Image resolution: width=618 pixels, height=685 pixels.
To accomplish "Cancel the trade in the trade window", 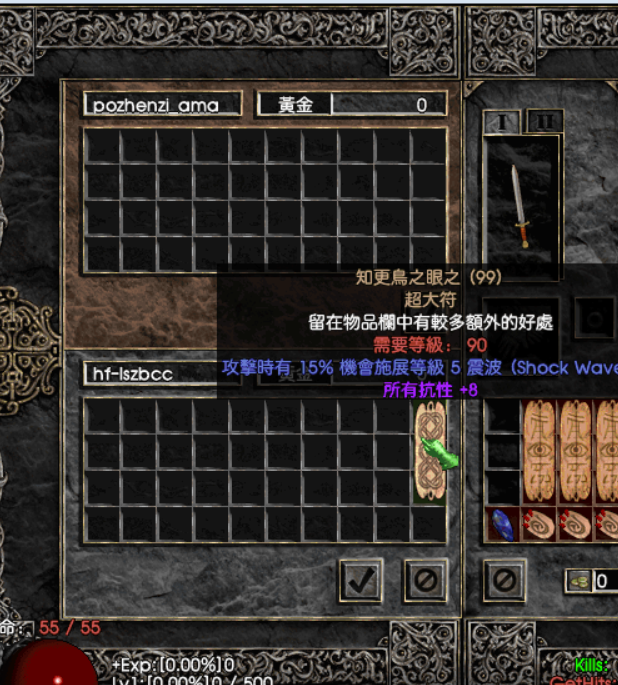I will click(x=425, y=579).
